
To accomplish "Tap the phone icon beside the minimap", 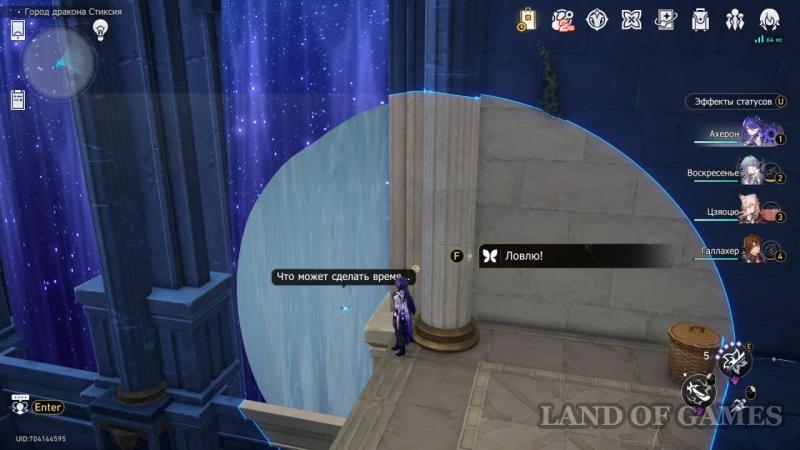I will [x=18, y=30].
